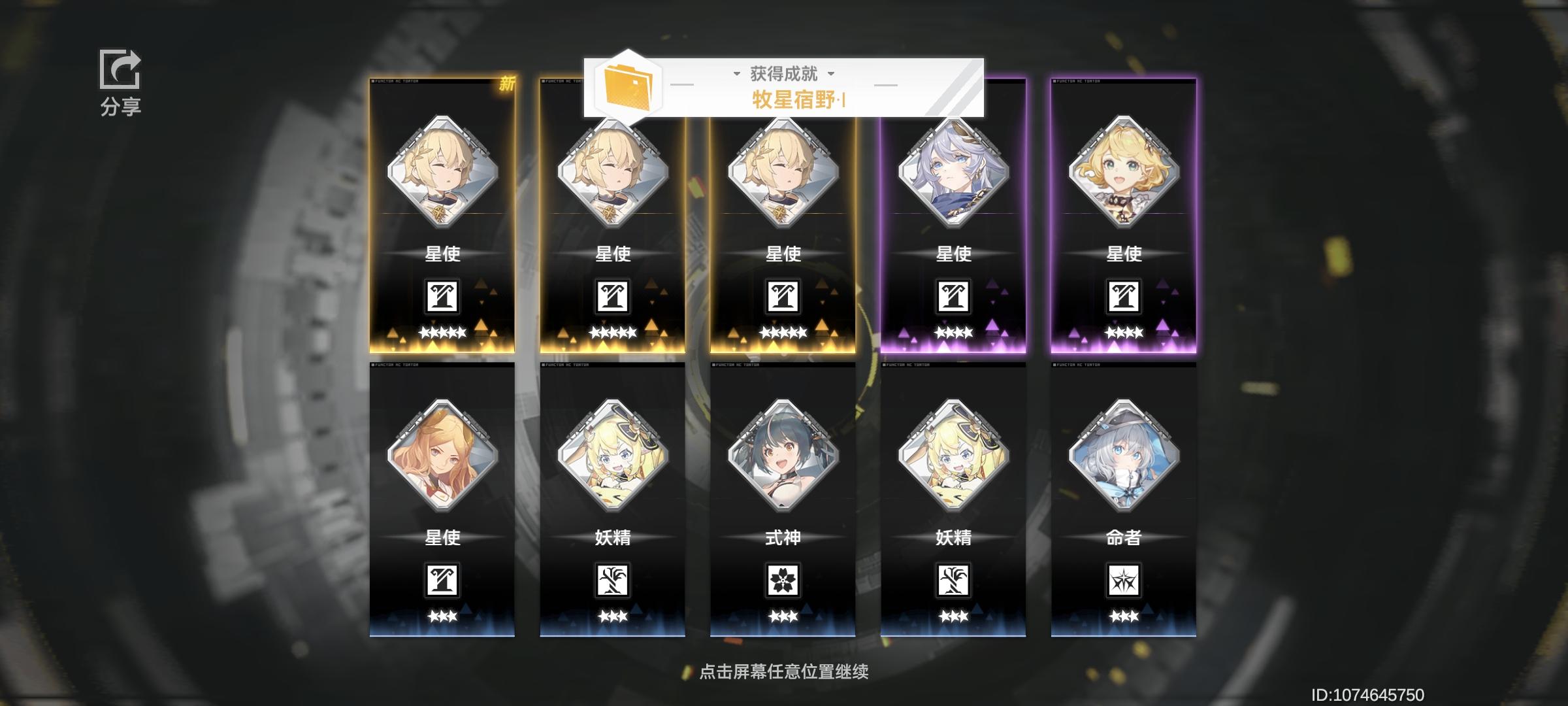The height and width of the screenshot is (706, 1568).
Task: Click the faction emblem on the purple-framed 星使 card
Action: [953, 295]
